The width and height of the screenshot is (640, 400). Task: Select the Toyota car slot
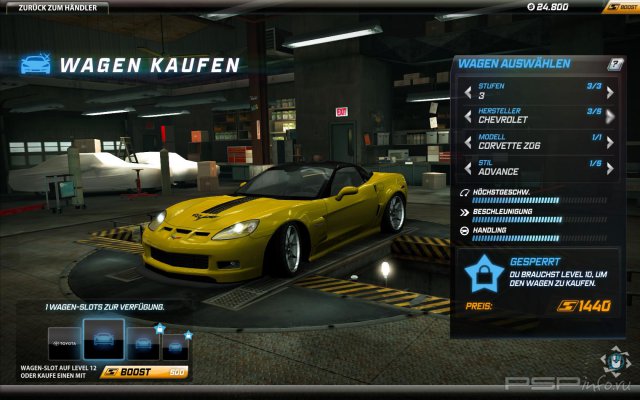(62, 342)
